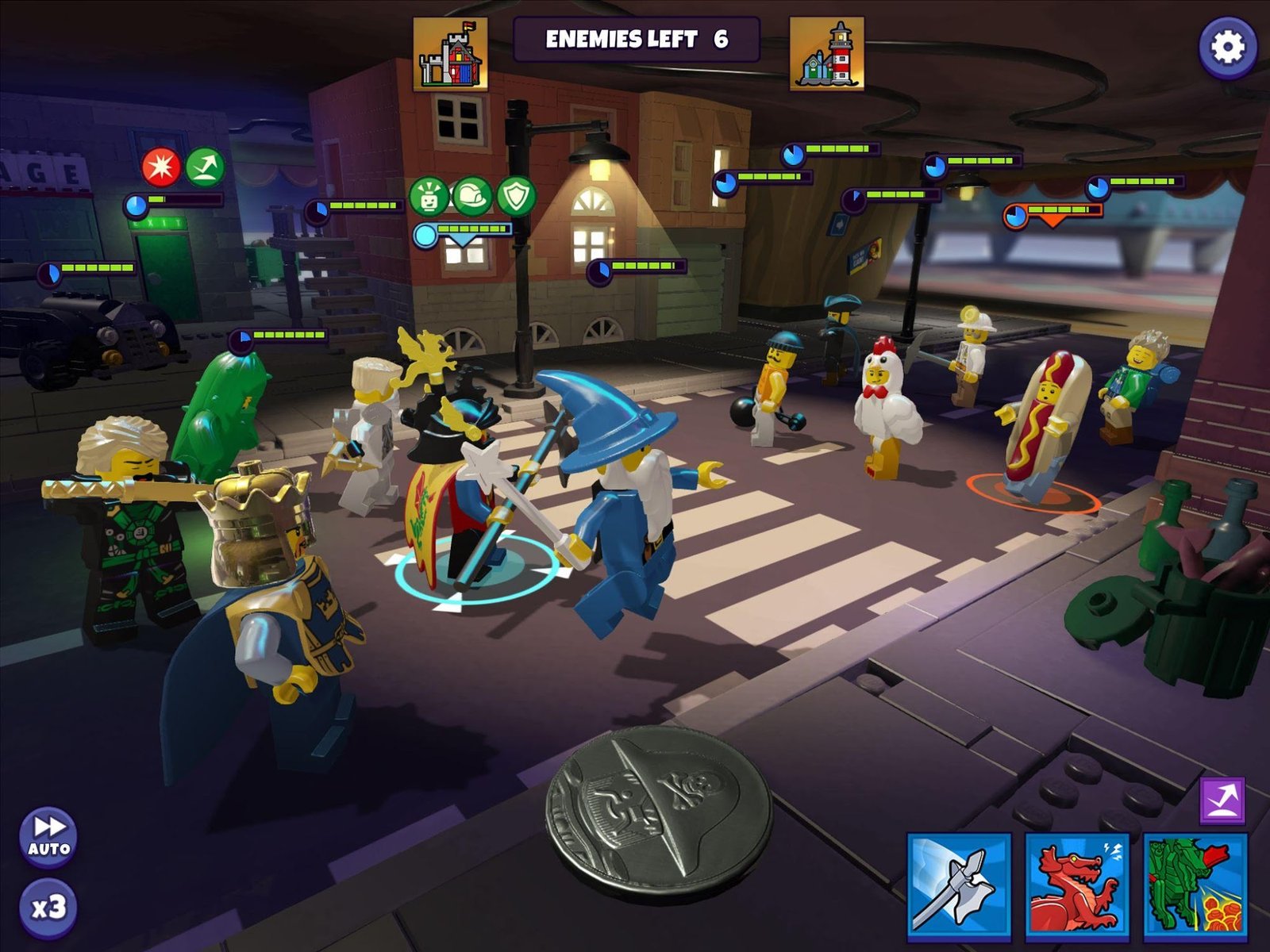Inspect the red burst status icon
This screenshot has height=952, width=1270.
pos(161,167)
